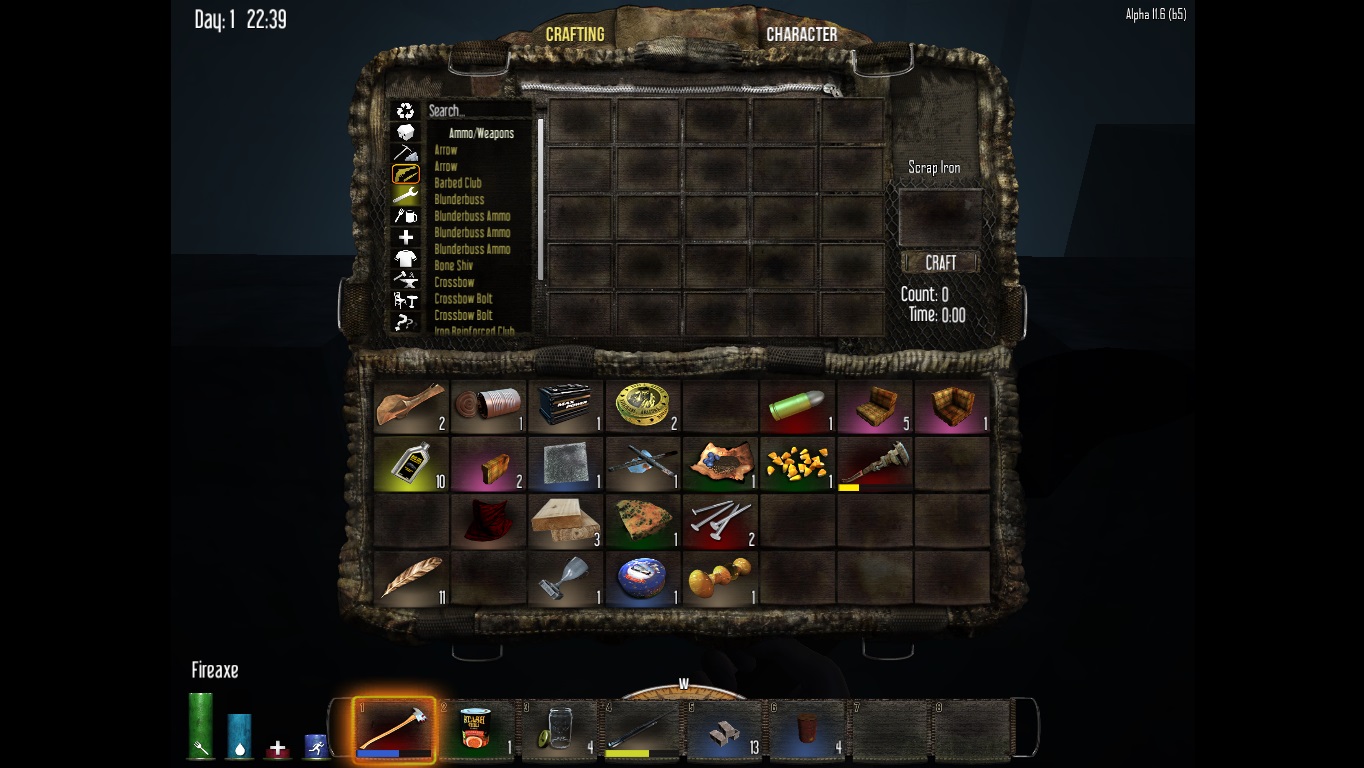Select the car battery in inventory
This screenshot has height=768, width=1364.
click(566, 406)
